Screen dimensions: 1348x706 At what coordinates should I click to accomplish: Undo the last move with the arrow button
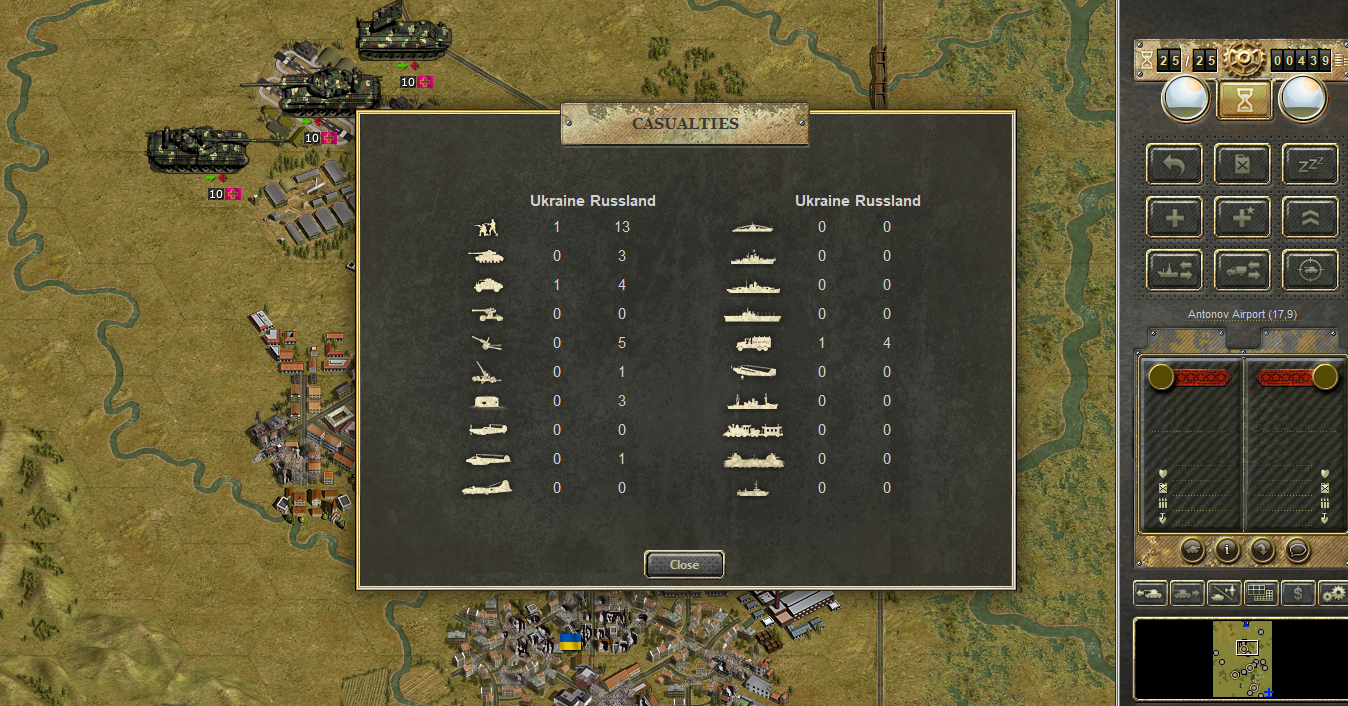click(1175, 165)
